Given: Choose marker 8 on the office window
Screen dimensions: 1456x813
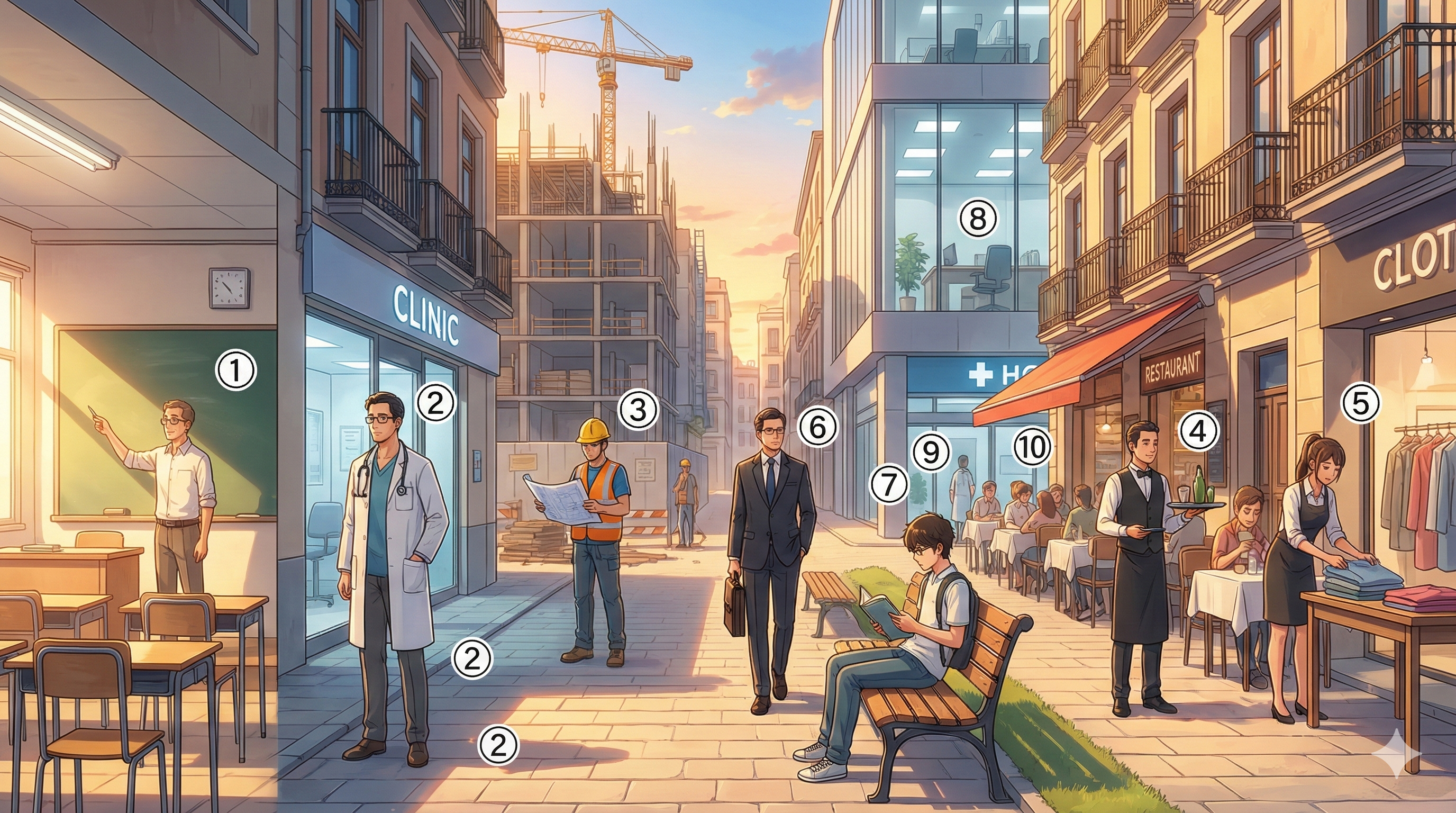Looking at the screenshot, I should point(978,219).
